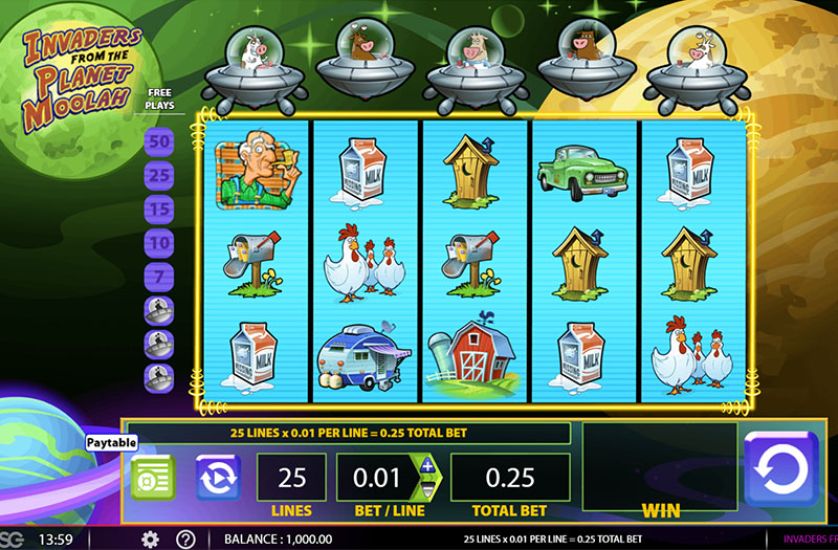The width and height of the screenshot is (838, 550).
Task: Open the settings gear icon
Action: click(x=150, y=539)
